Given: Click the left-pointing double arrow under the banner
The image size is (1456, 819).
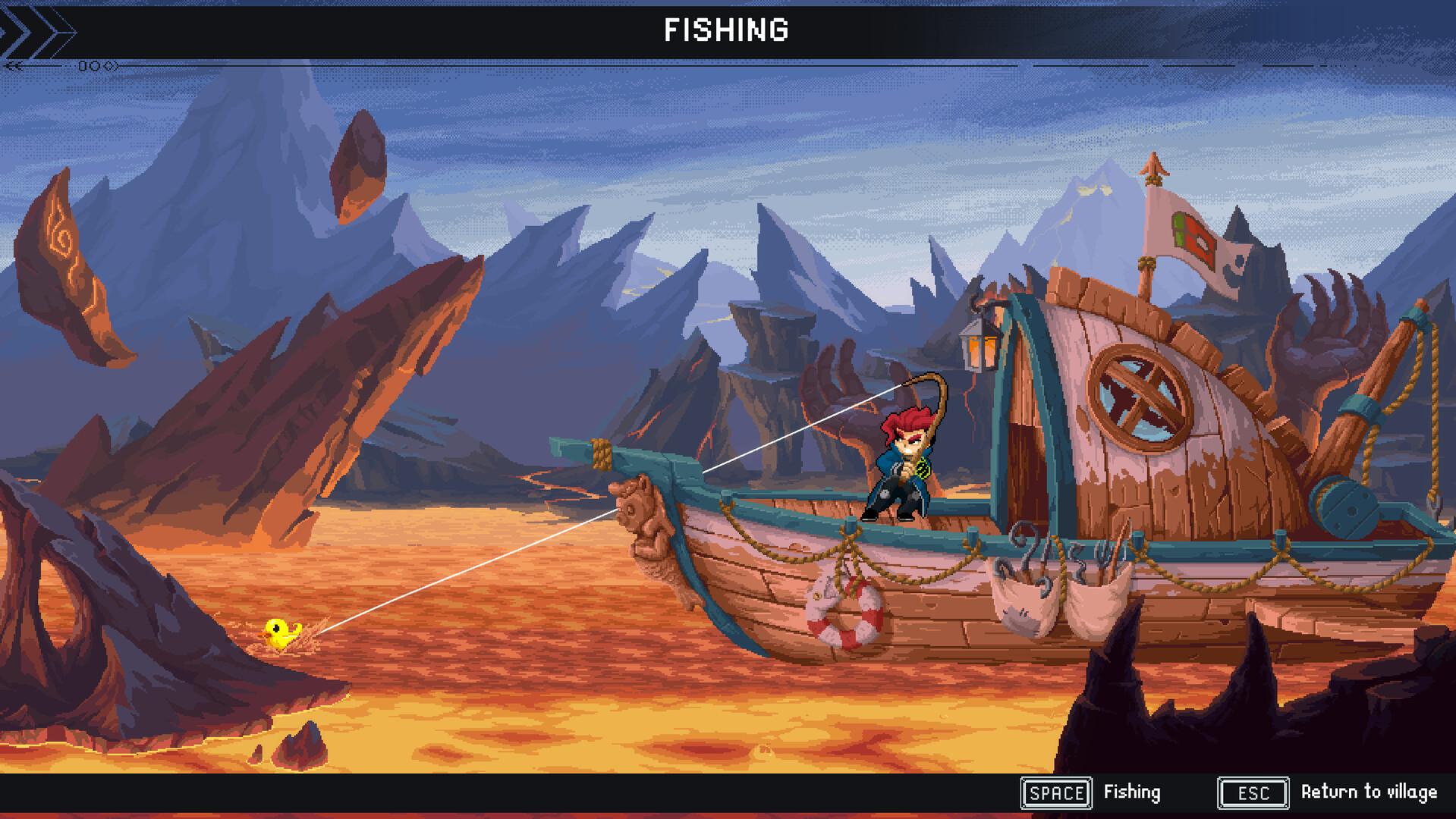Looking at the screenshot, I should coord(14,65).
